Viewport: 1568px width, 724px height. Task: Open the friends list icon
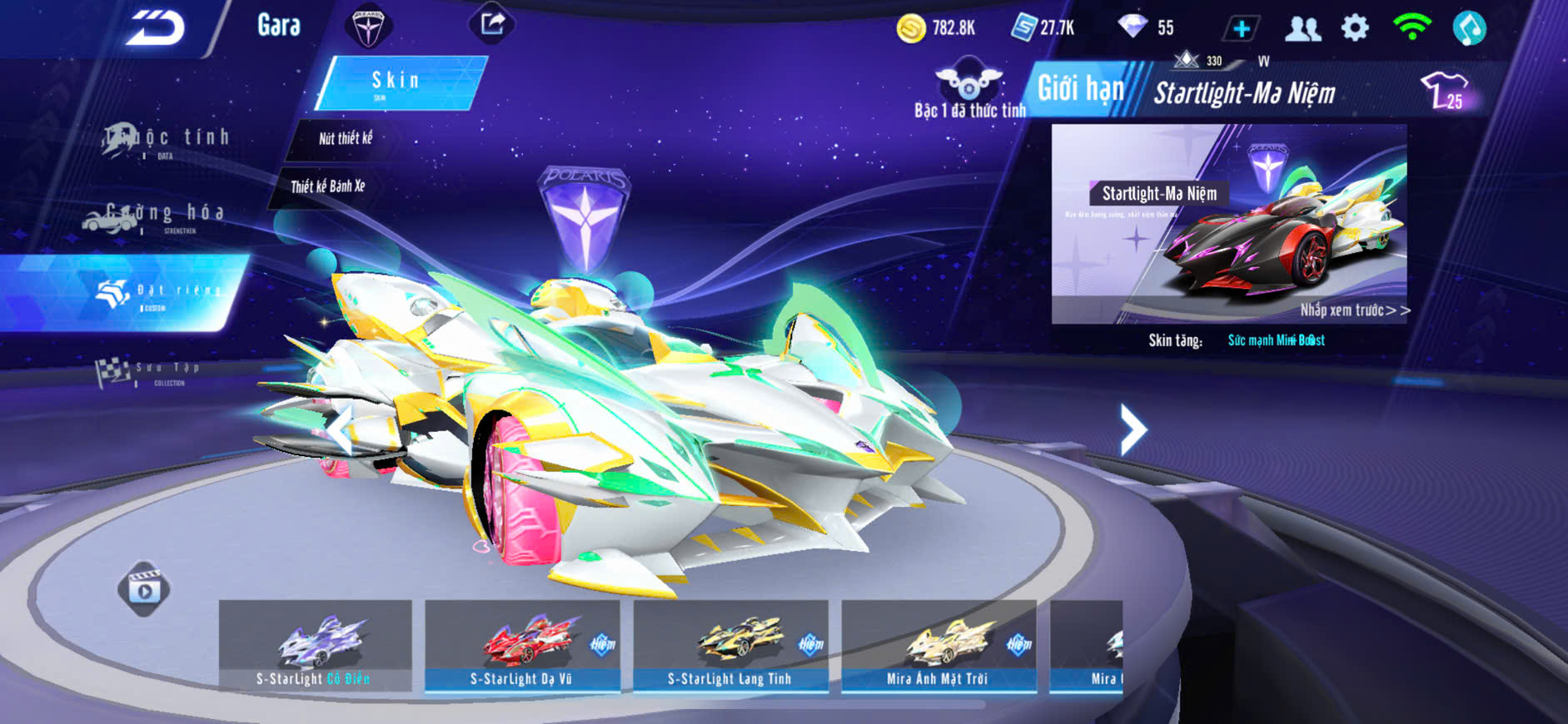pyautogui.click(x=1302, y=29)
